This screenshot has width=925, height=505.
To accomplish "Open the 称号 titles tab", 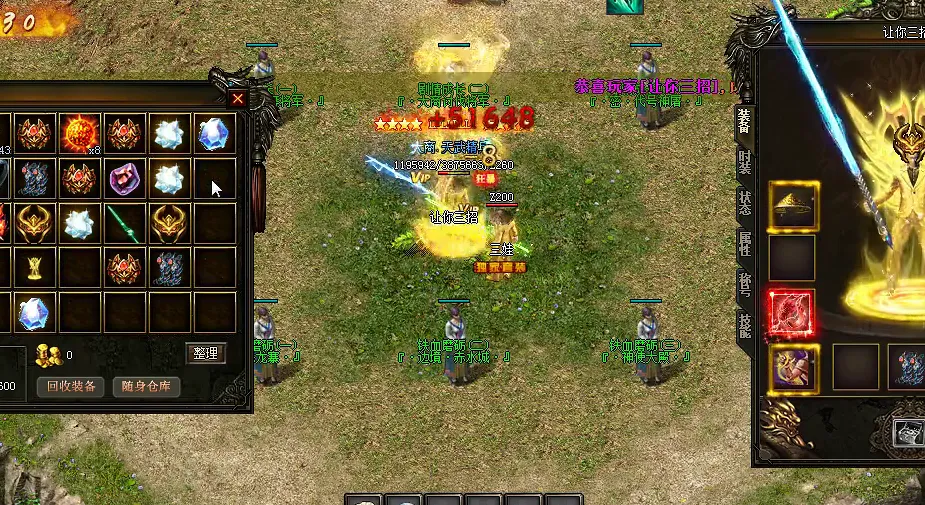I will (x=744, y=285).
